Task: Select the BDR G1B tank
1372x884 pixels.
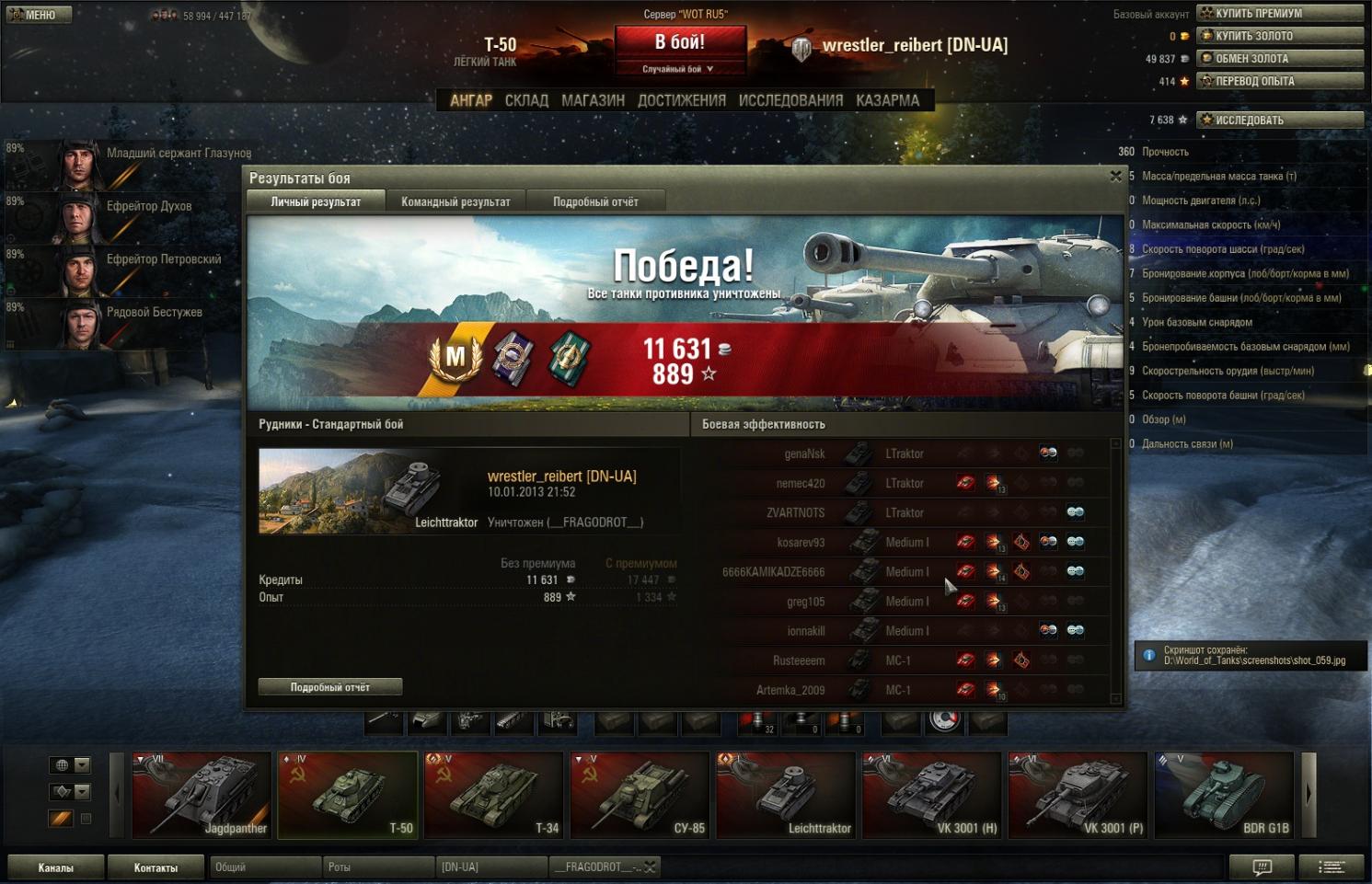Action: (1225, 795)
